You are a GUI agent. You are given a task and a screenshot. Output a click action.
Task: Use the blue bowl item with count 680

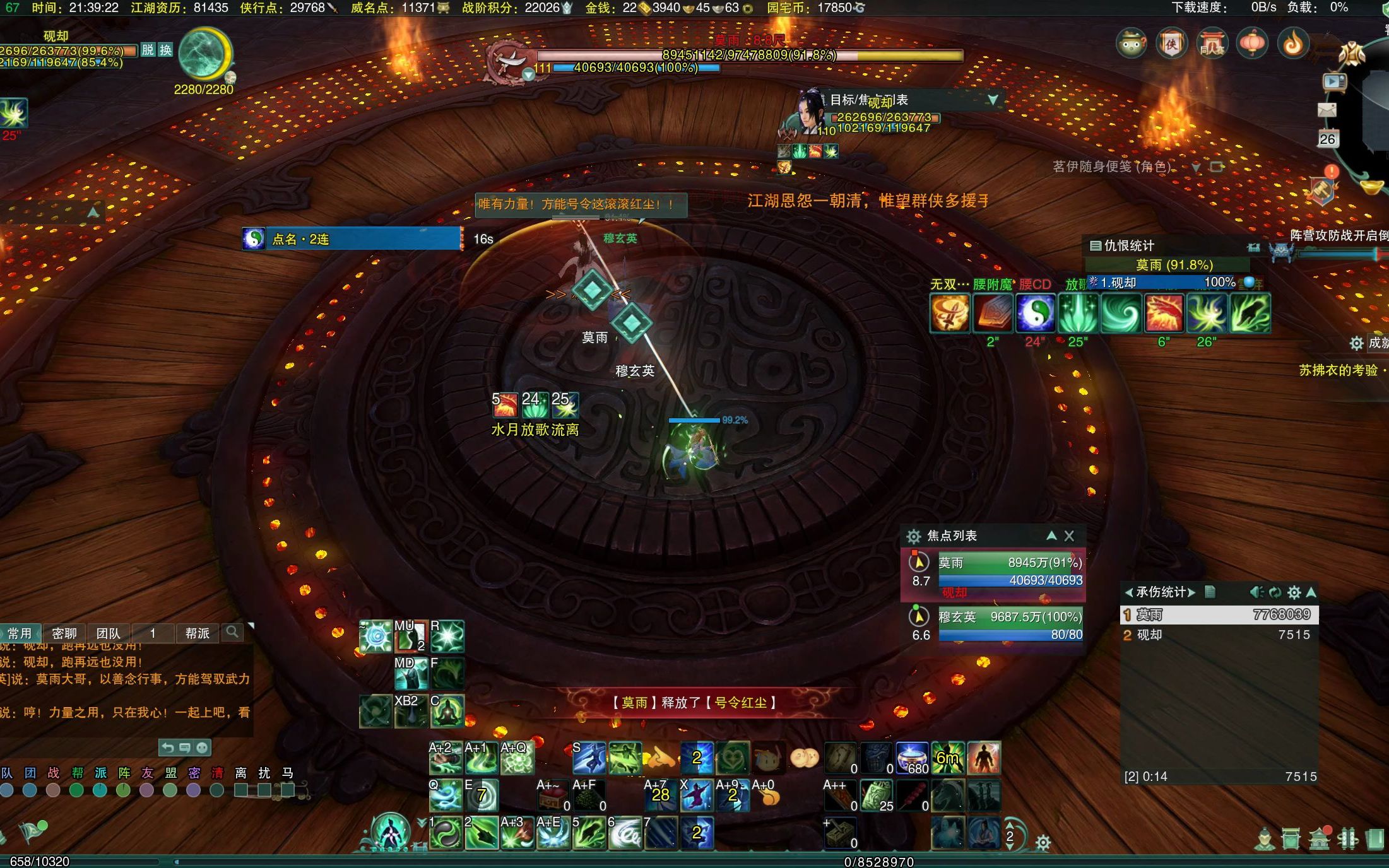(912, 758)
